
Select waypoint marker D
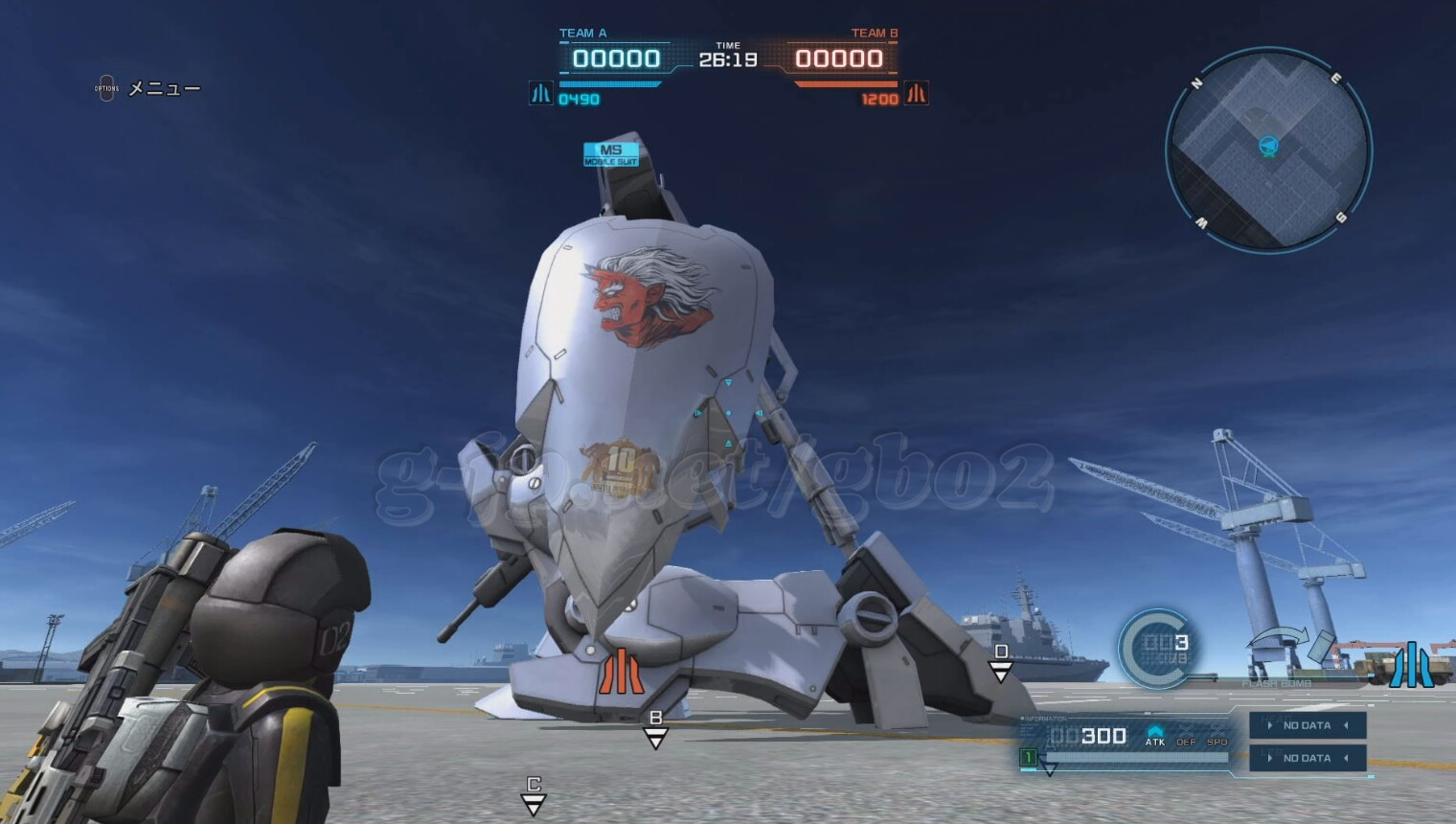[1001, 663]
